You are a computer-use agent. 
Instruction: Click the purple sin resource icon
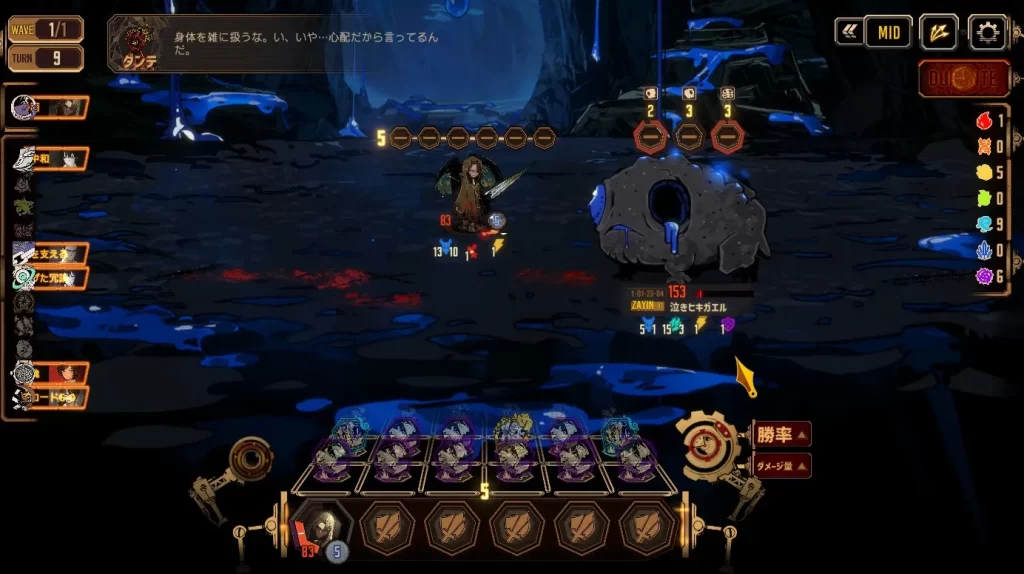tap(984, 276)
